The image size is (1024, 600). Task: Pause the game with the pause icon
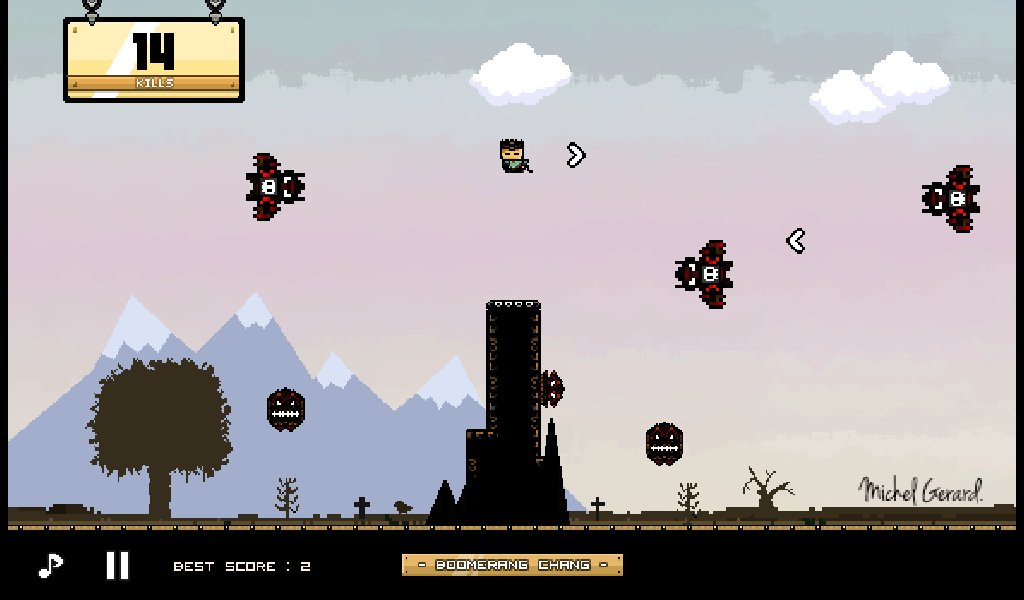(x=118, y=566)
